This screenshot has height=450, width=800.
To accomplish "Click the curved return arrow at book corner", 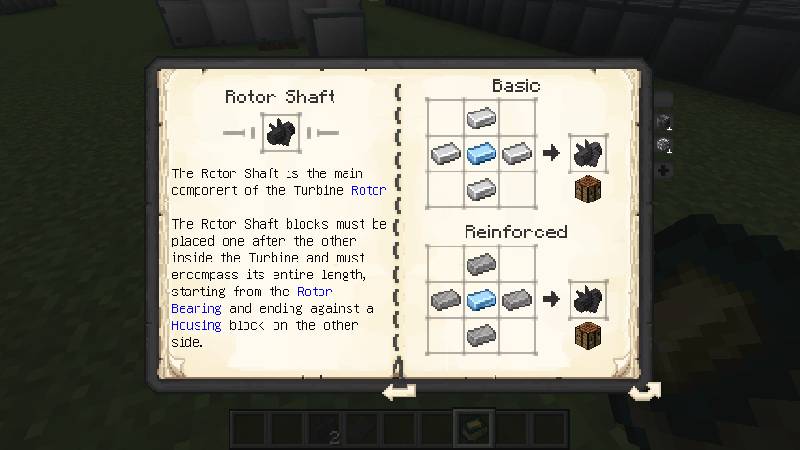I will coord(643,391).
